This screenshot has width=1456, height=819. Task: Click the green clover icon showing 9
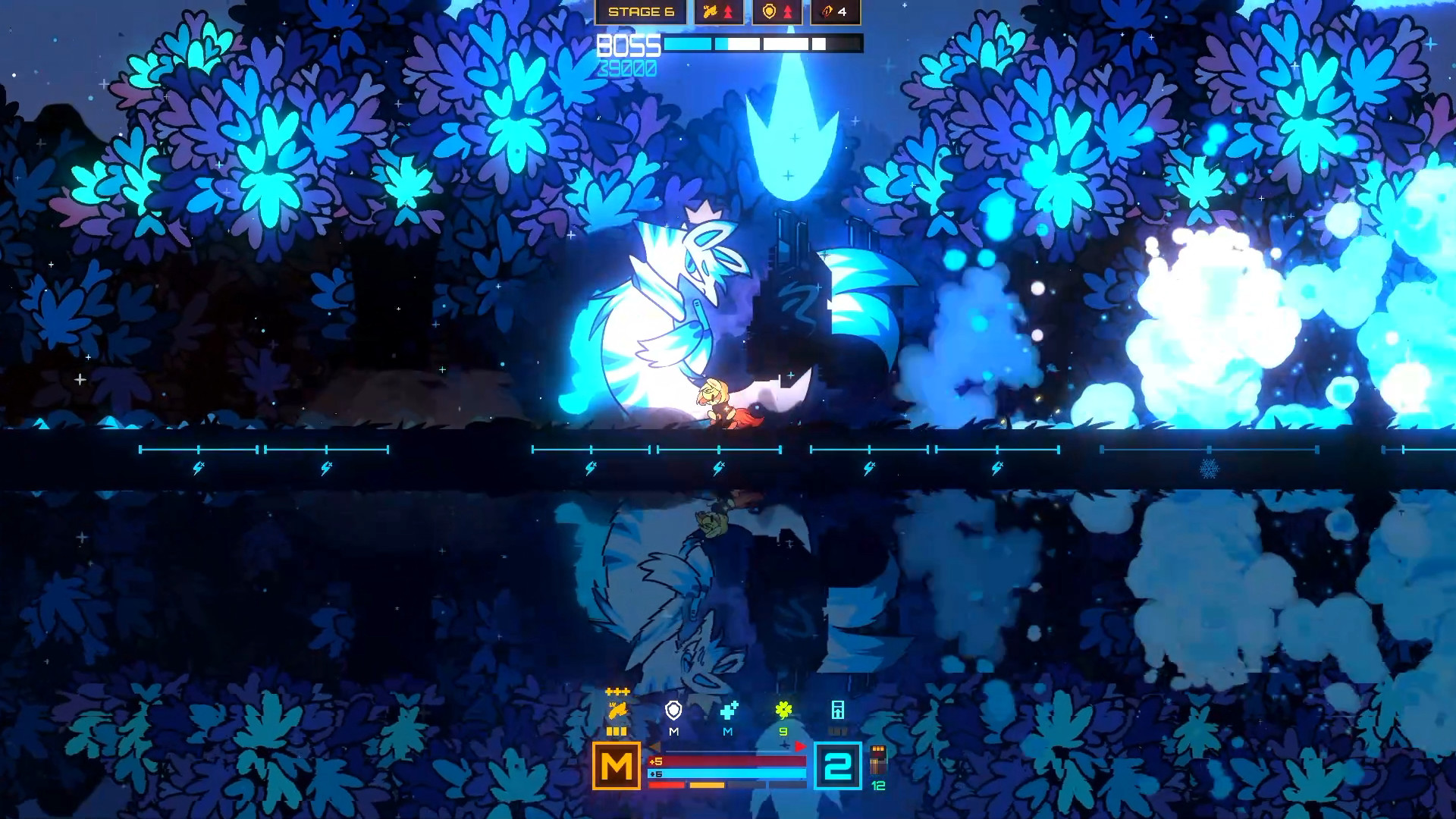tap(783, 711)
